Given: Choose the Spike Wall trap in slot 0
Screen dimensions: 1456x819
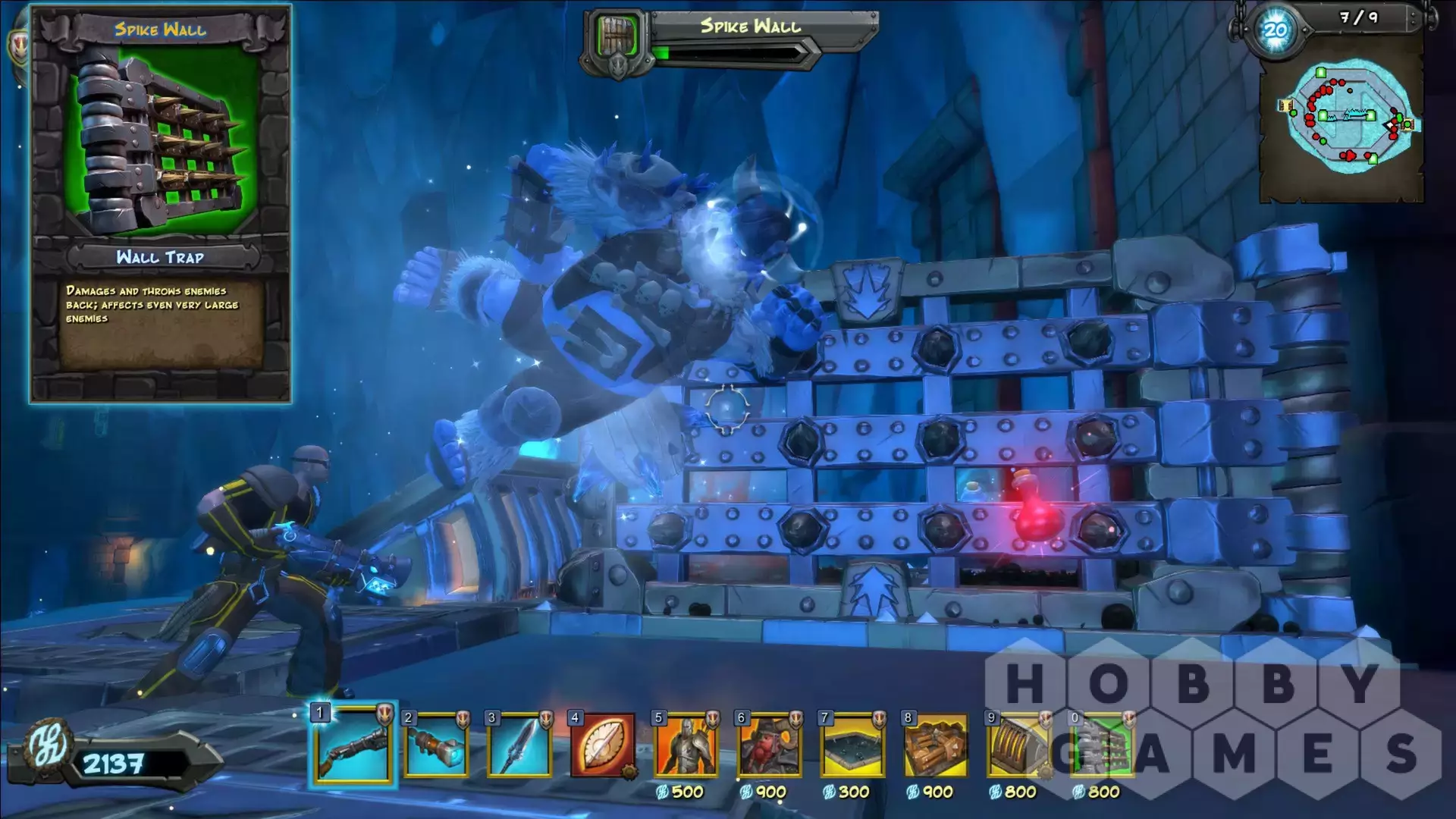Looking at the screenshot, I should click(1102, 745).
